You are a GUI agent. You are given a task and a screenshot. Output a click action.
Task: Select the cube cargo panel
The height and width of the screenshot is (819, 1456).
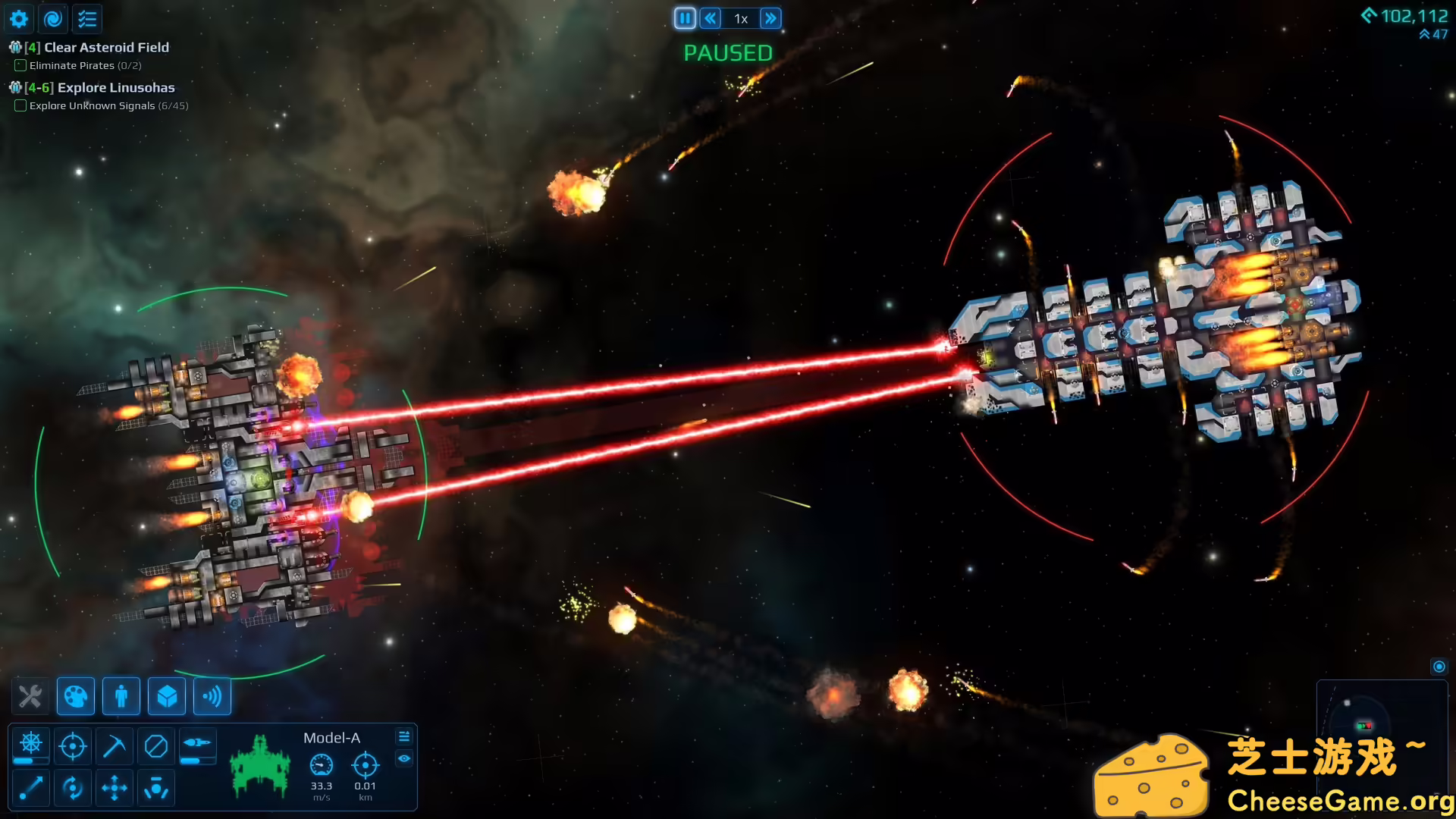pyautogui.click(x=166, y=696)
